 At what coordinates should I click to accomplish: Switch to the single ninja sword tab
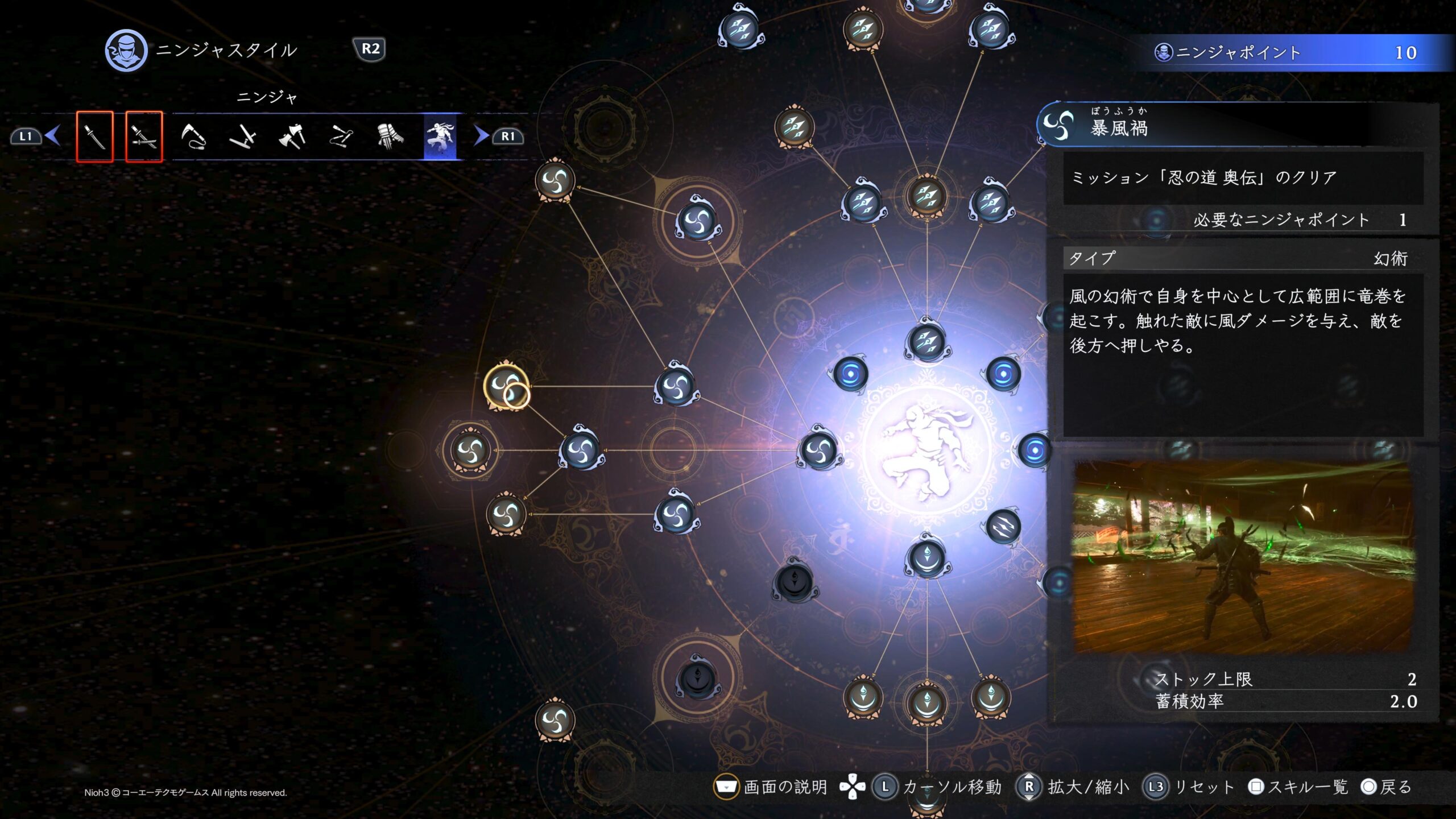[x=95, y=136]
